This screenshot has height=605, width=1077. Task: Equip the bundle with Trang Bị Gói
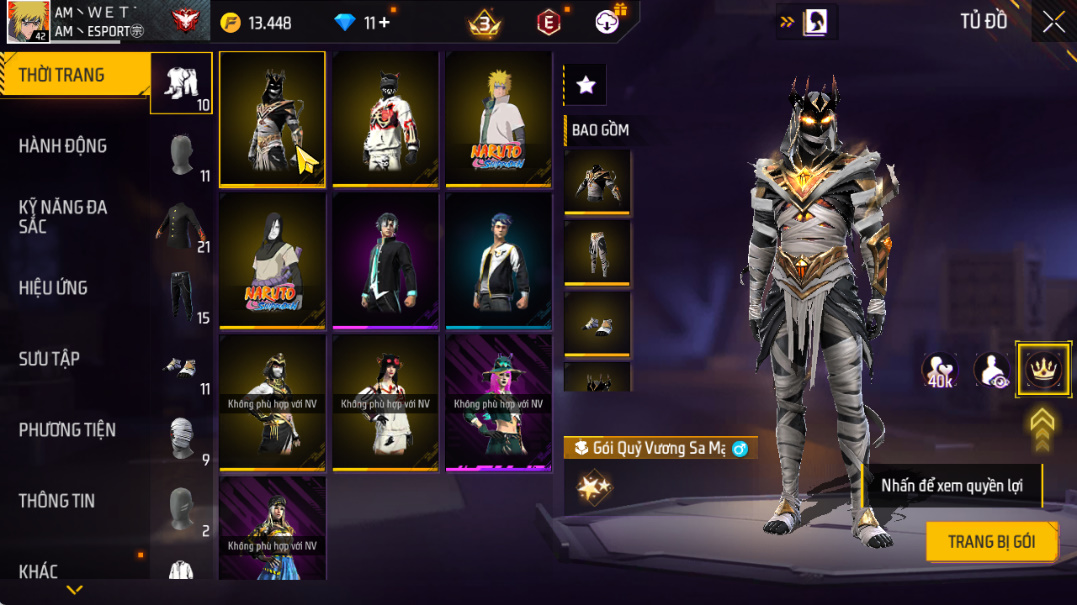click(x=990, y=542)
